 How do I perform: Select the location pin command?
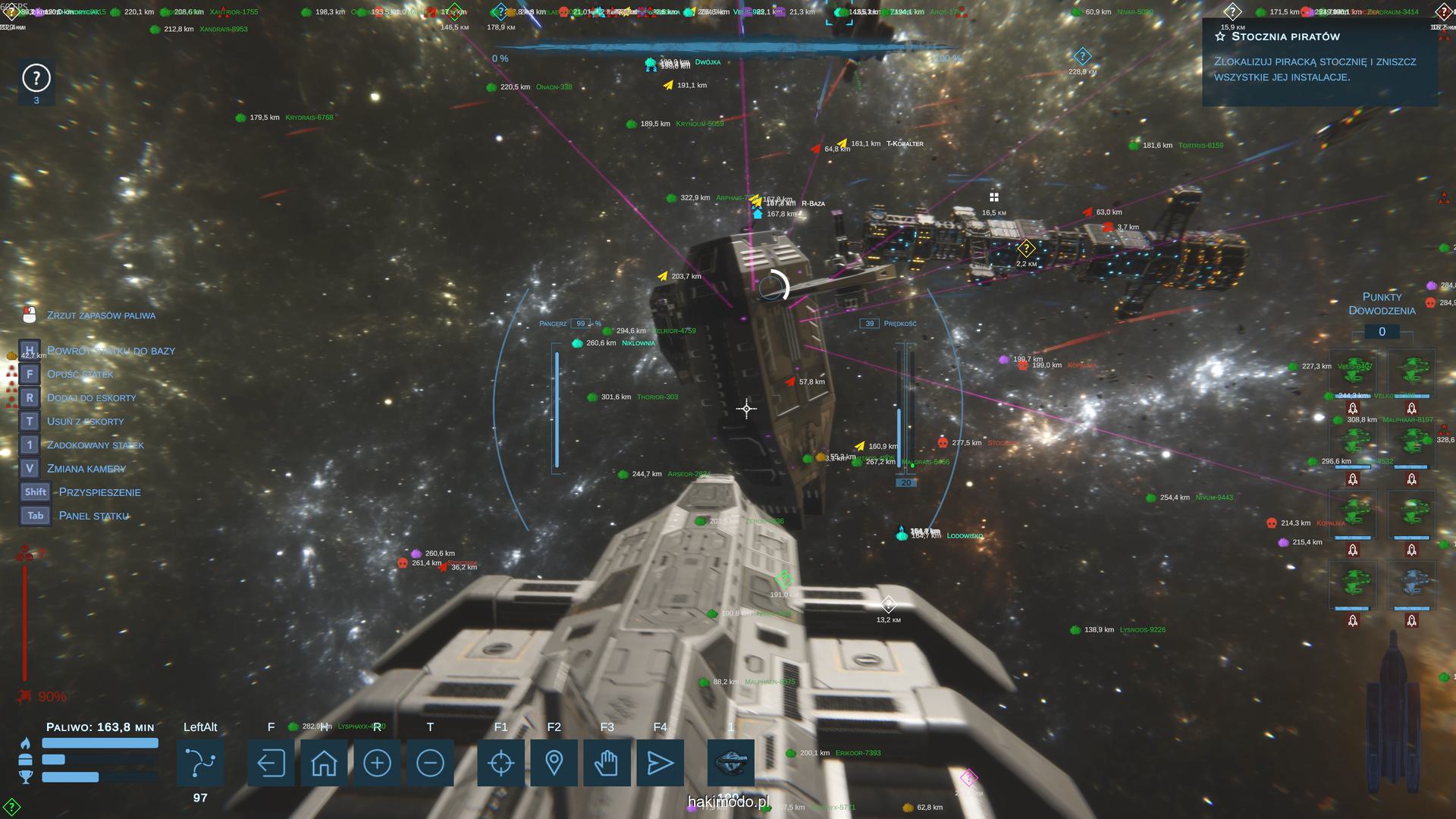[x=554, y=763]
